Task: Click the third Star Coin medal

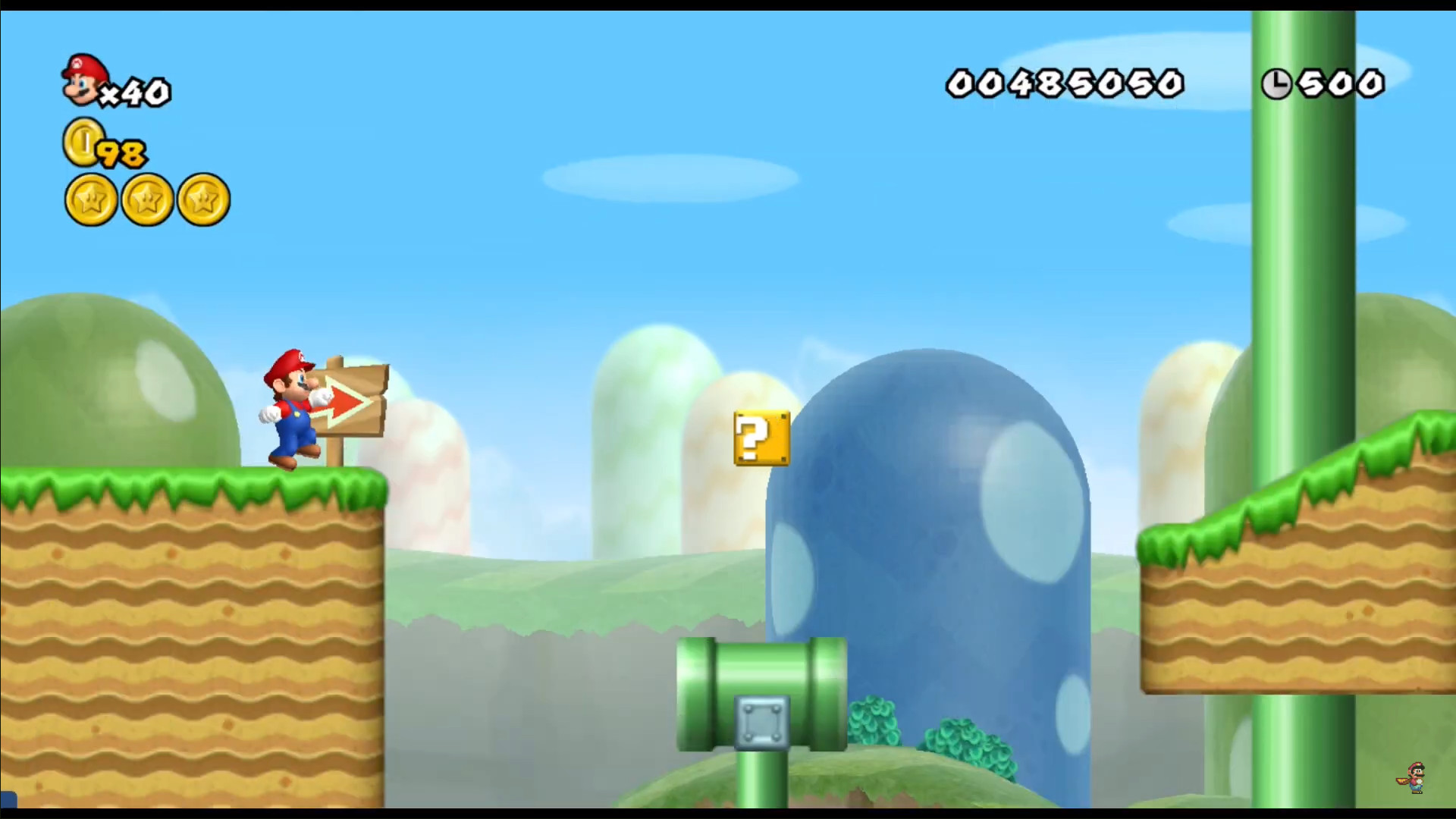Action: (202, 199)
